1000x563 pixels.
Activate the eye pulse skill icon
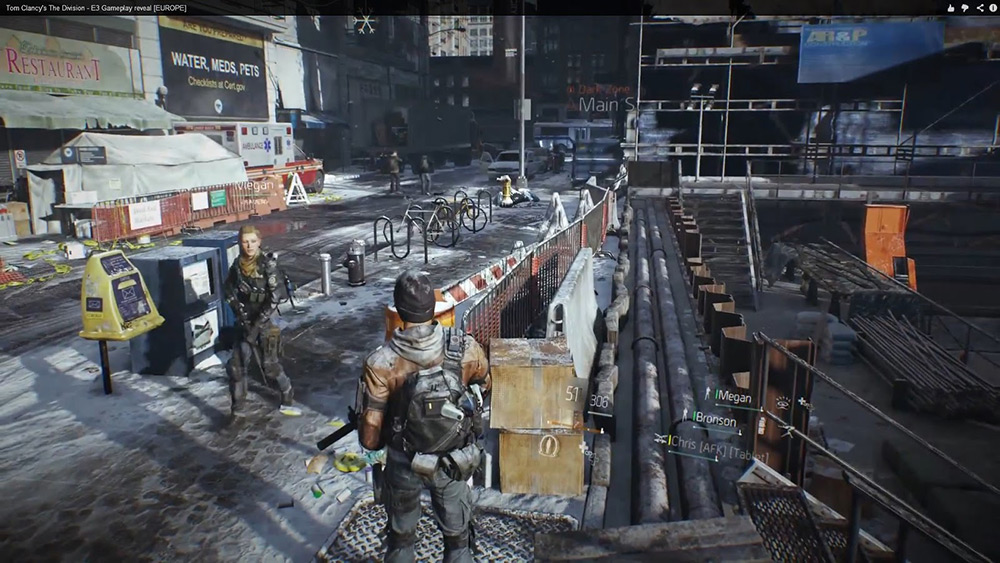(x=782, y=402)
